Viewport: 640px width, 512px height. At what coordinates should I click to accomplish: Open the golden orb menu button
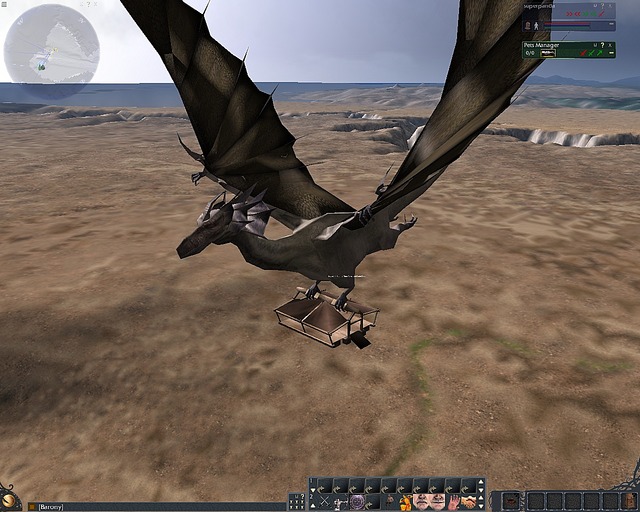[x=9, y=499]
